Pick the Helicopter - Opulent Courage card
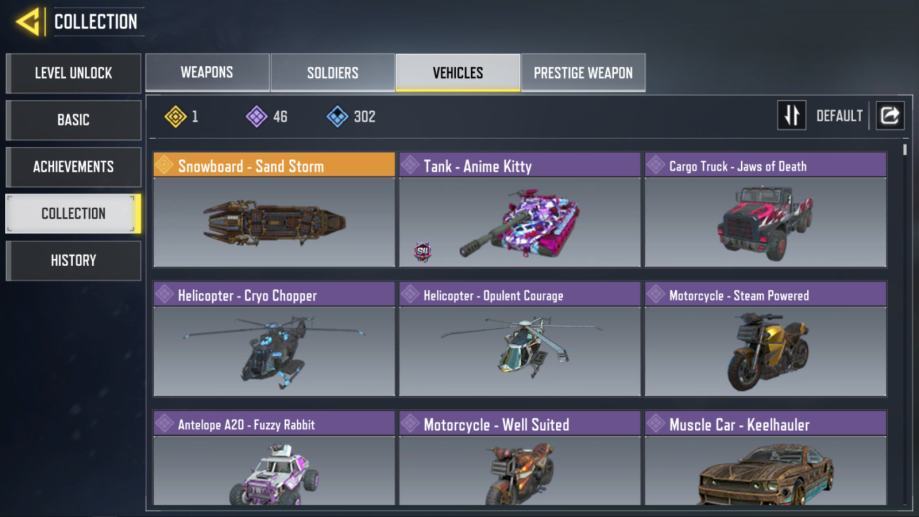Viewport: 919px width, 517px height. click(519, 339)
